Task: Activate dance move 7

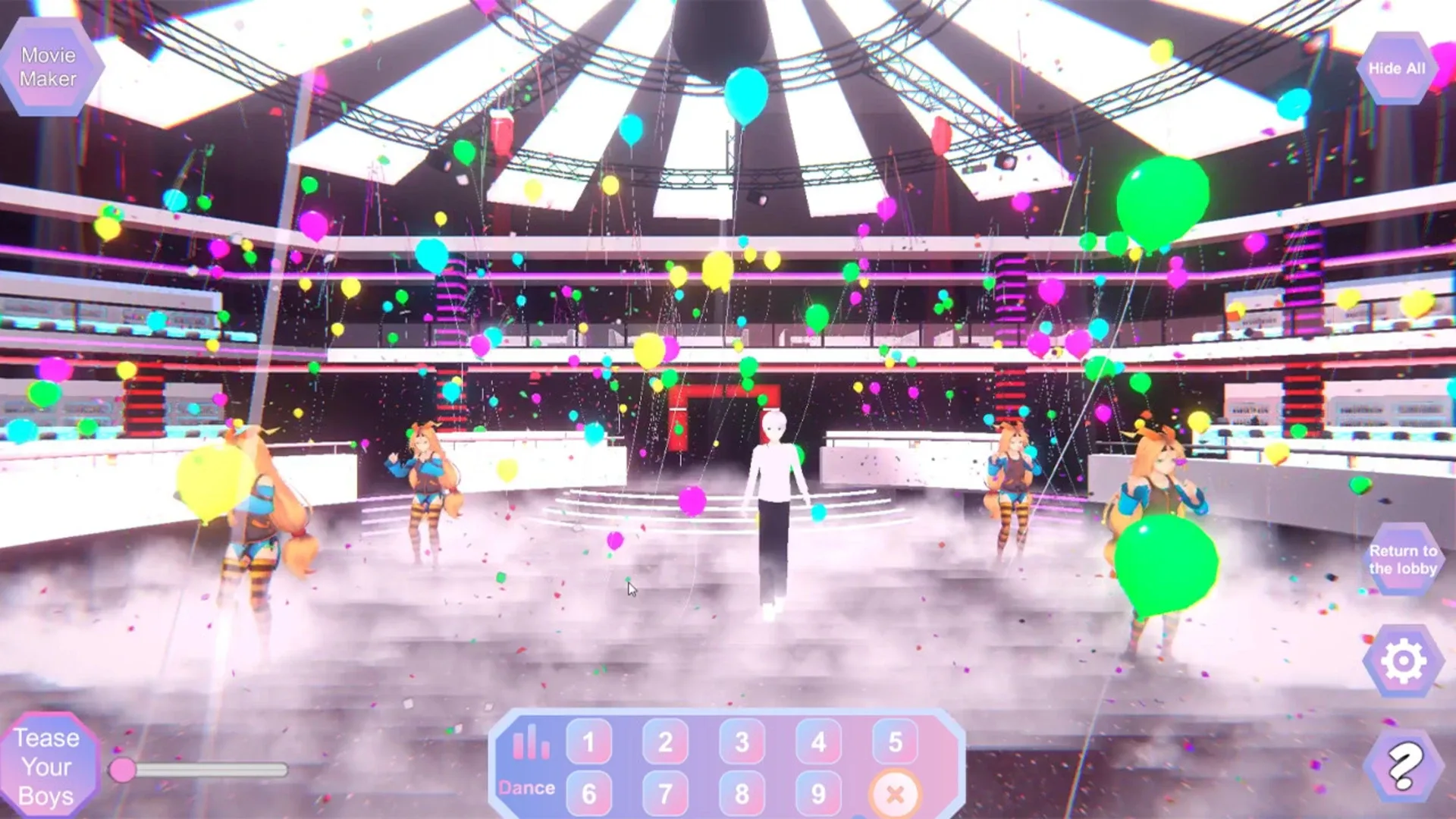Action: tap(666, 792)
